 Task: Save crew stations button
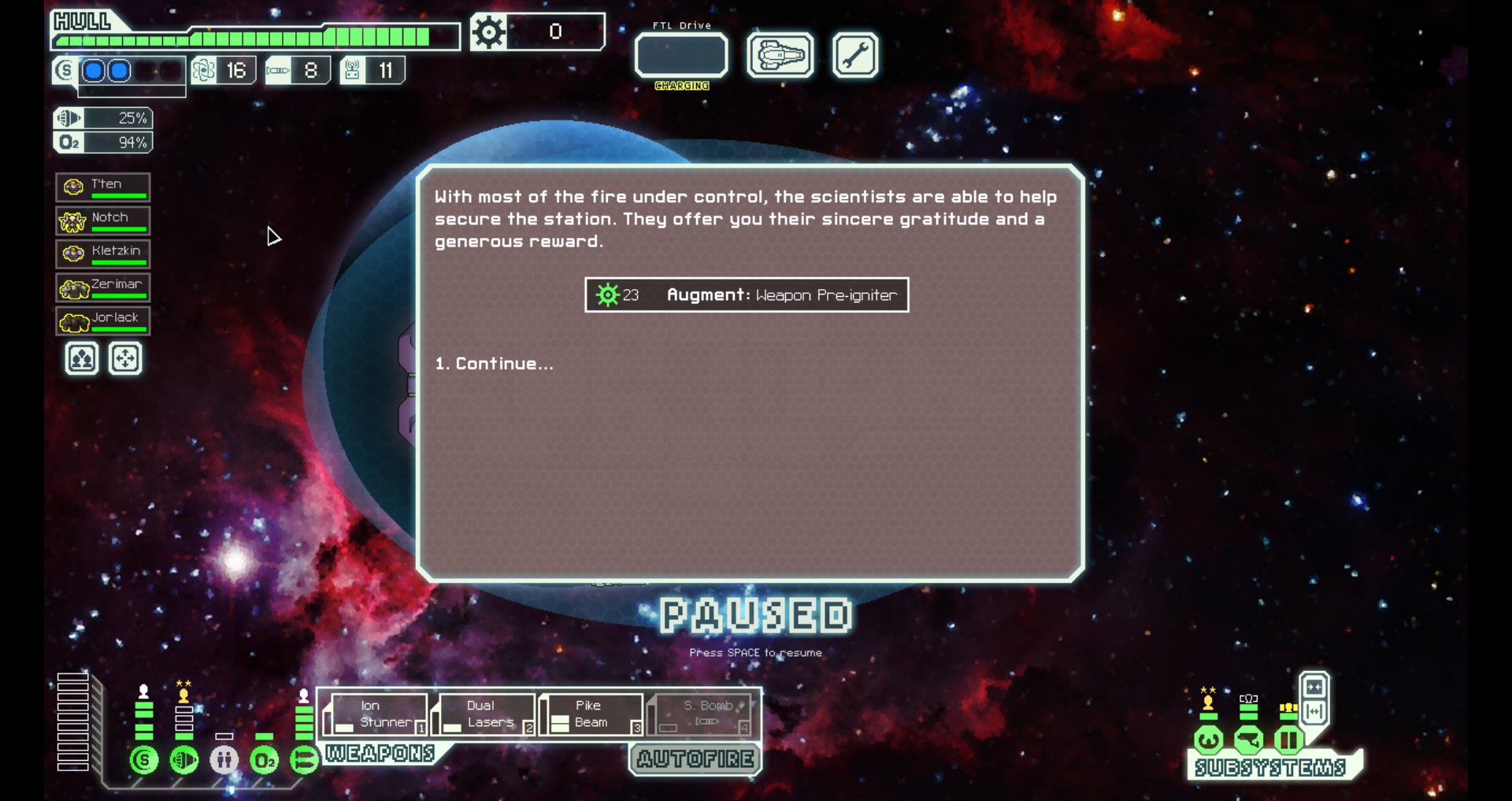pos(82,359)
